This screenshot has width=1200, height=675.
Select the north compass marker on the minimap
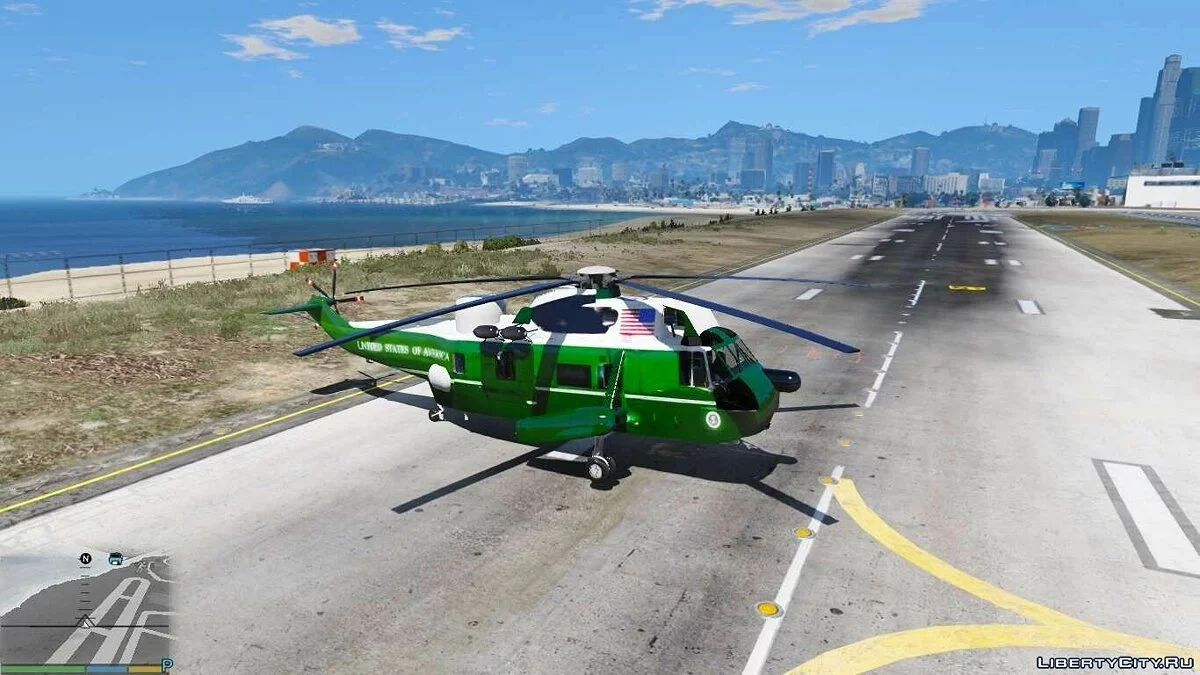(86, 558)
